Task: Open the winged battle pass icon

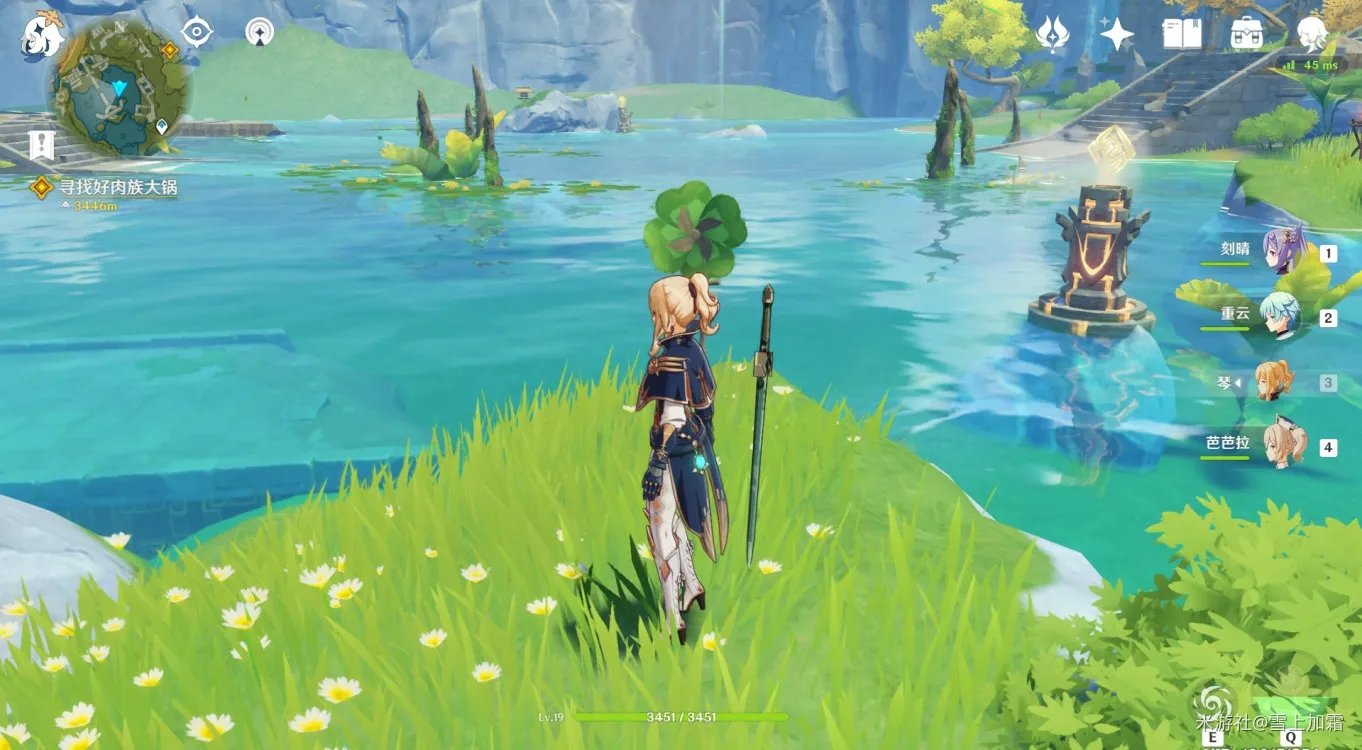Action: (1052, 33)
